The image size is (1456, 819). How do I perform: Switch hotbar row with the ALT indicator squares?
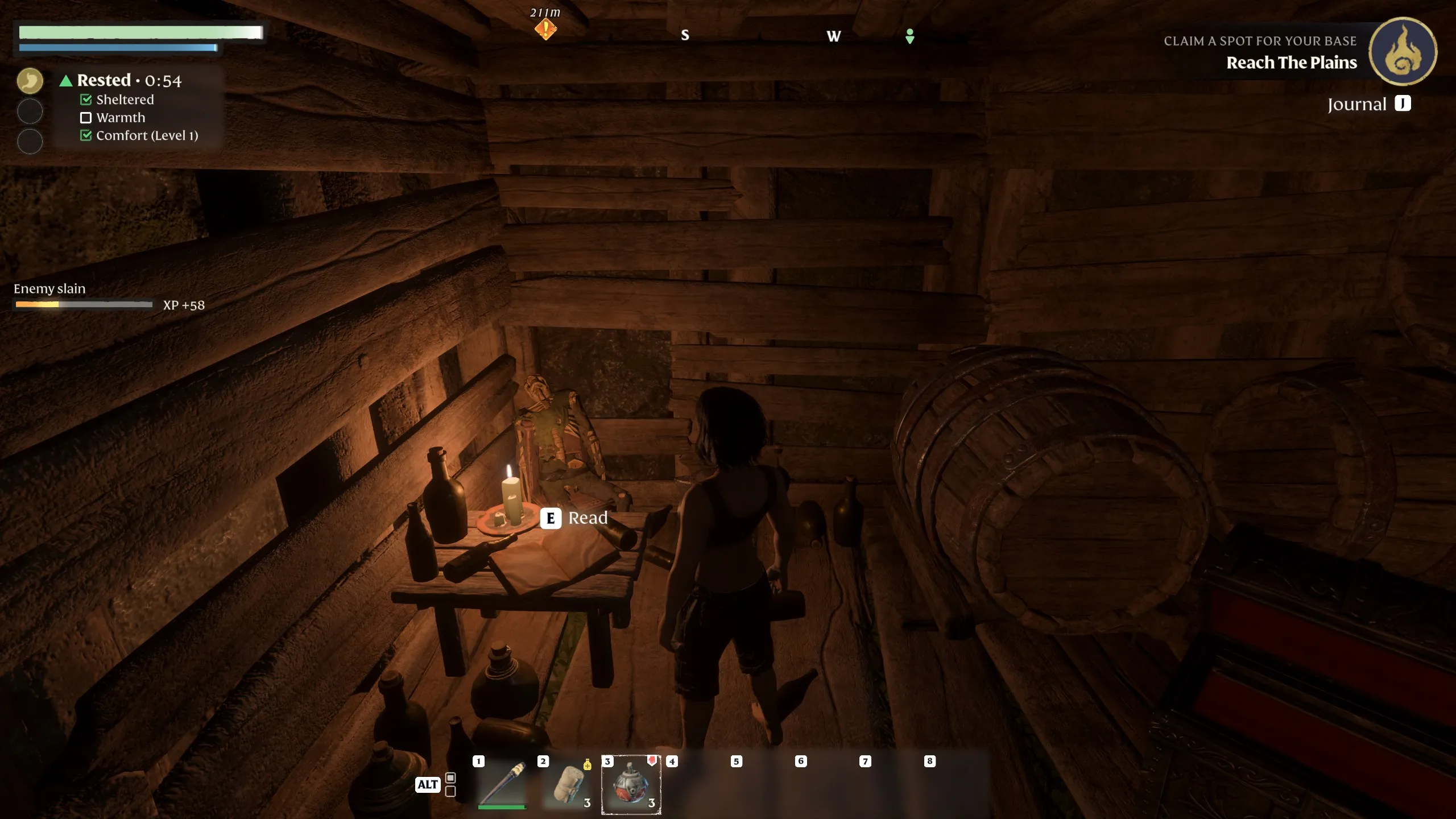[450, 784]
